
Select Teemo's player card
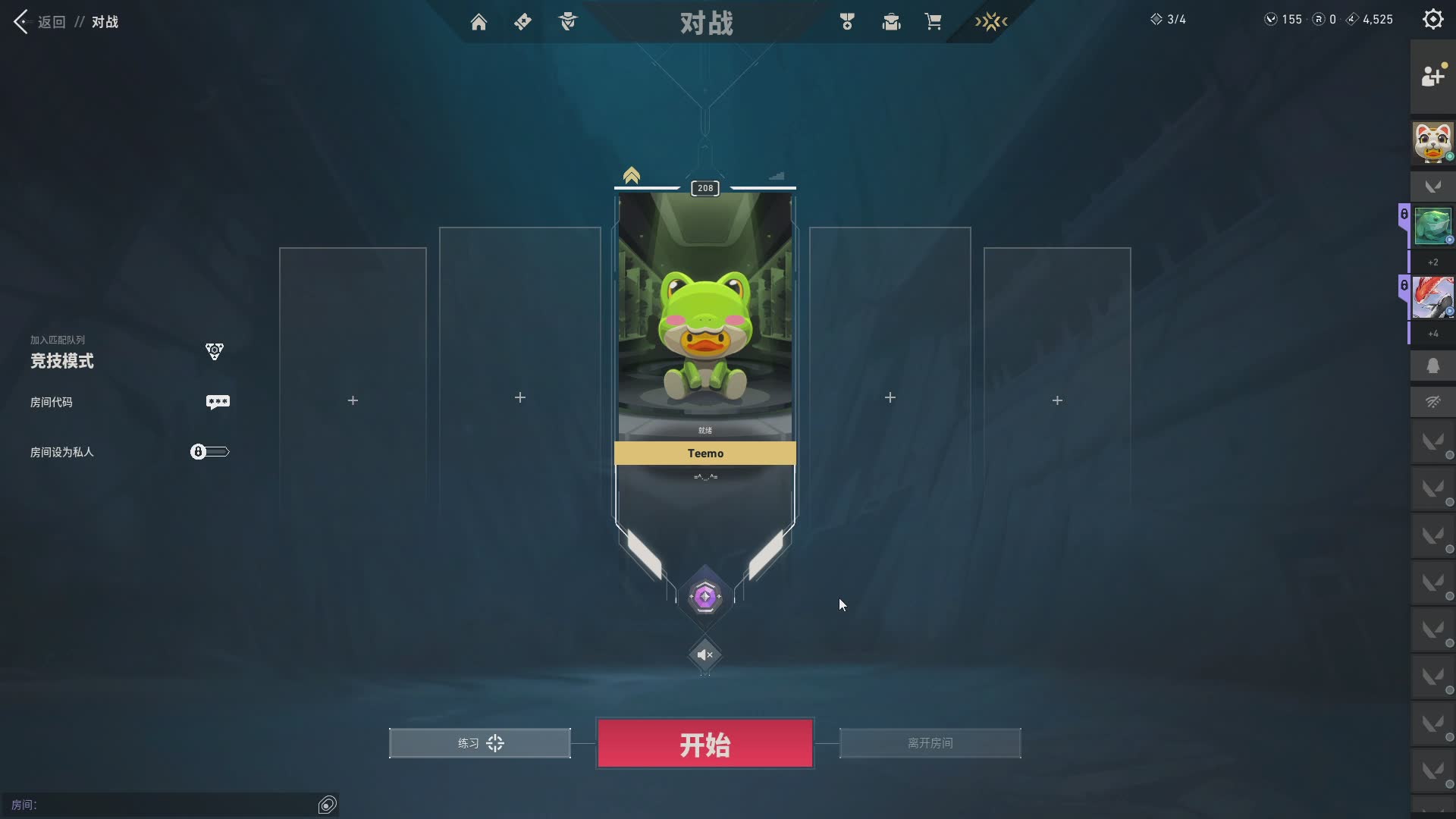tap(704, 326)
